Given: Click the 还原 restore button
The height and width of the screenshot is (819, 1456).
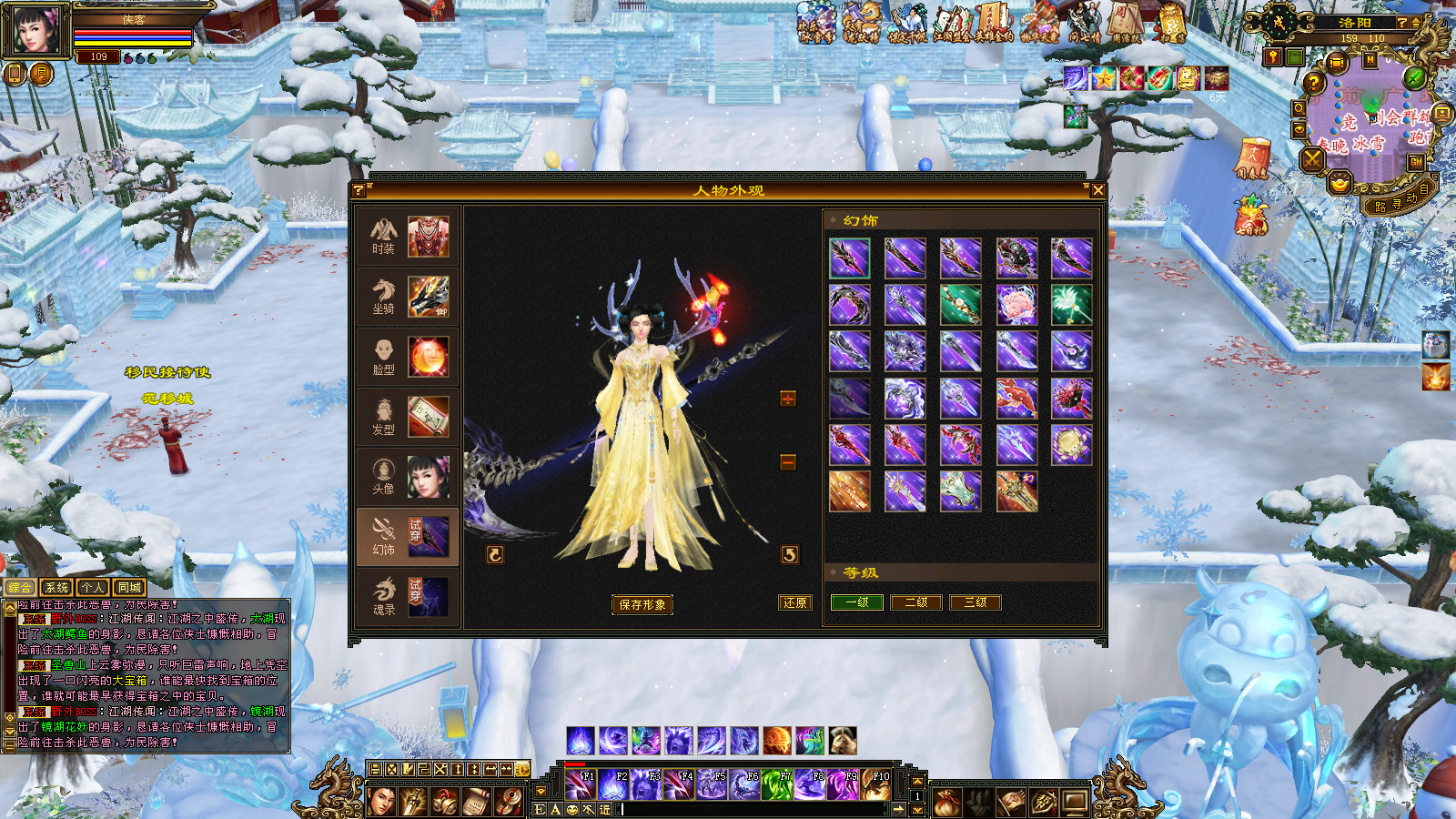Looking at the screenshot, I should tap(794, 602).
